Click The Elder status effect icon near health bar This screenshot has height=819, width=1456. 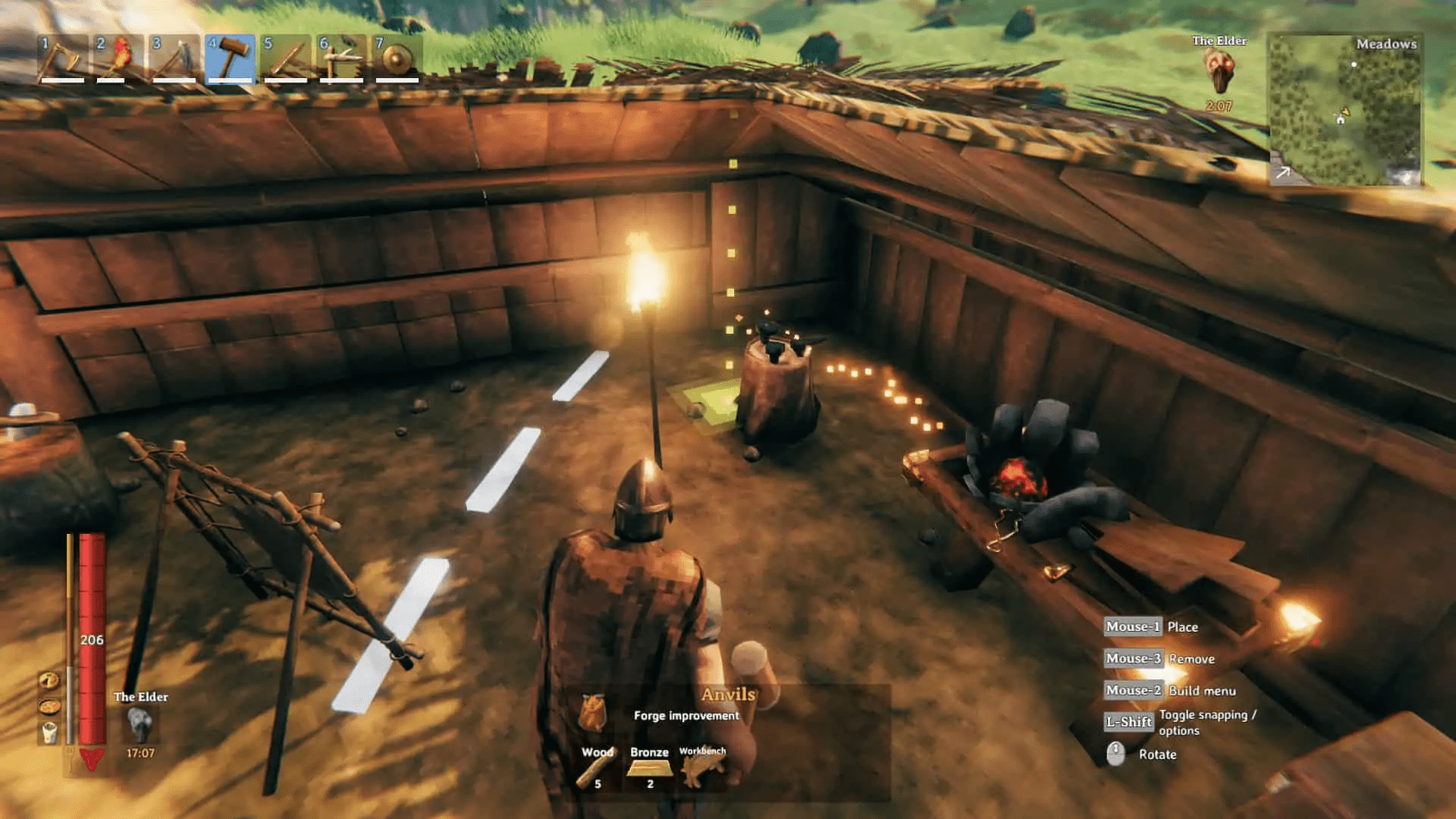pyautogui.click(x=140, y=725)
